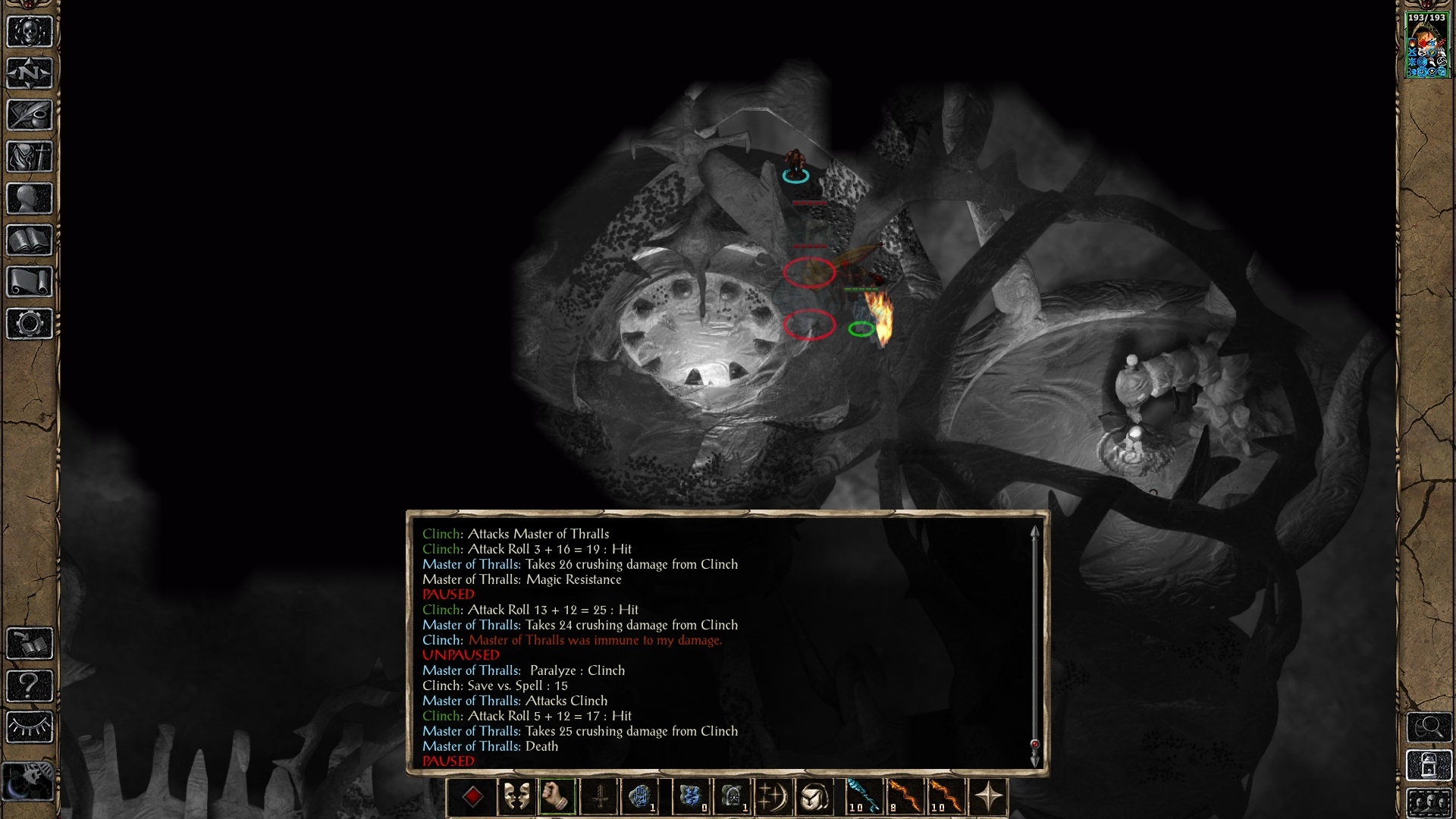Select the fist weapon slot
1456x819 pixels.
click(x=557, y=797)
